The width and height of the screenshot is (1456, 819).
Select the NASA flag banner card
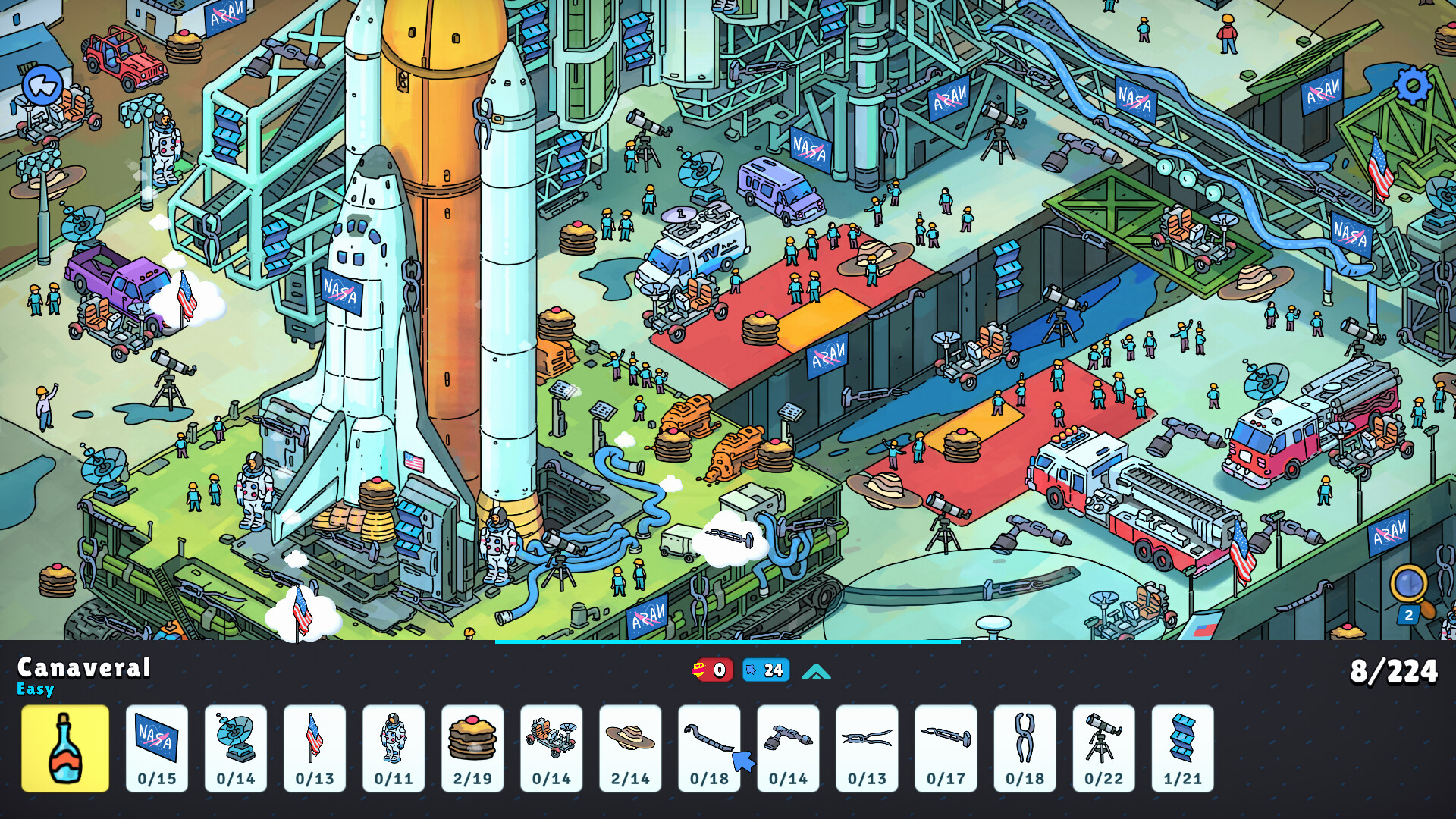(156, 748)
